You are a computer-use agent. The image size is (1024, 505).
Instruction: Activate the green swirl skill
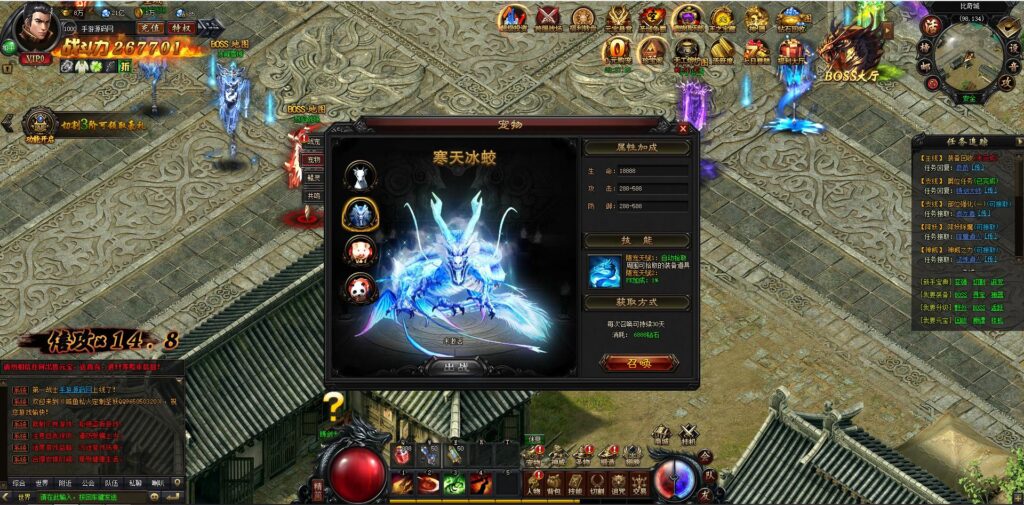pos(454,484)
